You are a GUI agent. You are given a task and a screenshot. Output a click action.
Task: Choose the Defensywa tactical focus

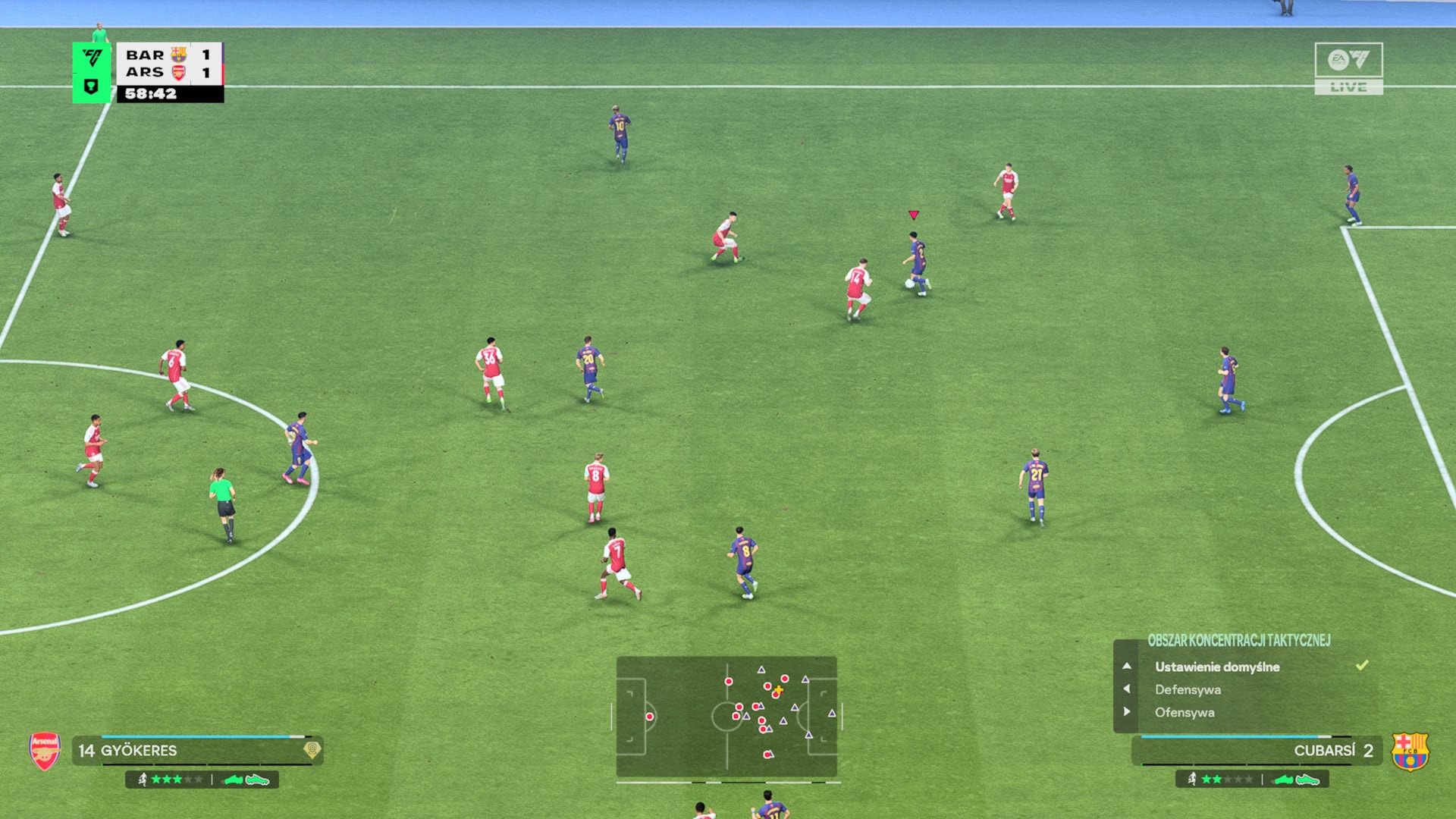pos(1188,689)
